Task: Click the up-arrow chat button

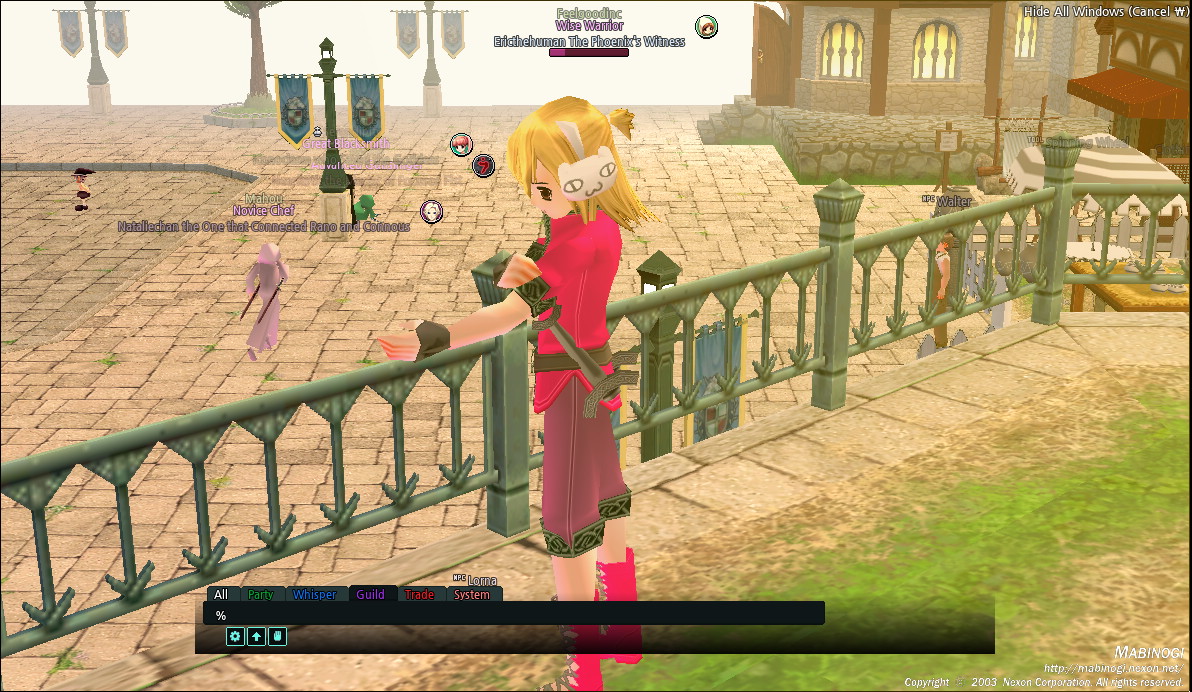Action: [x=257, y=636]
